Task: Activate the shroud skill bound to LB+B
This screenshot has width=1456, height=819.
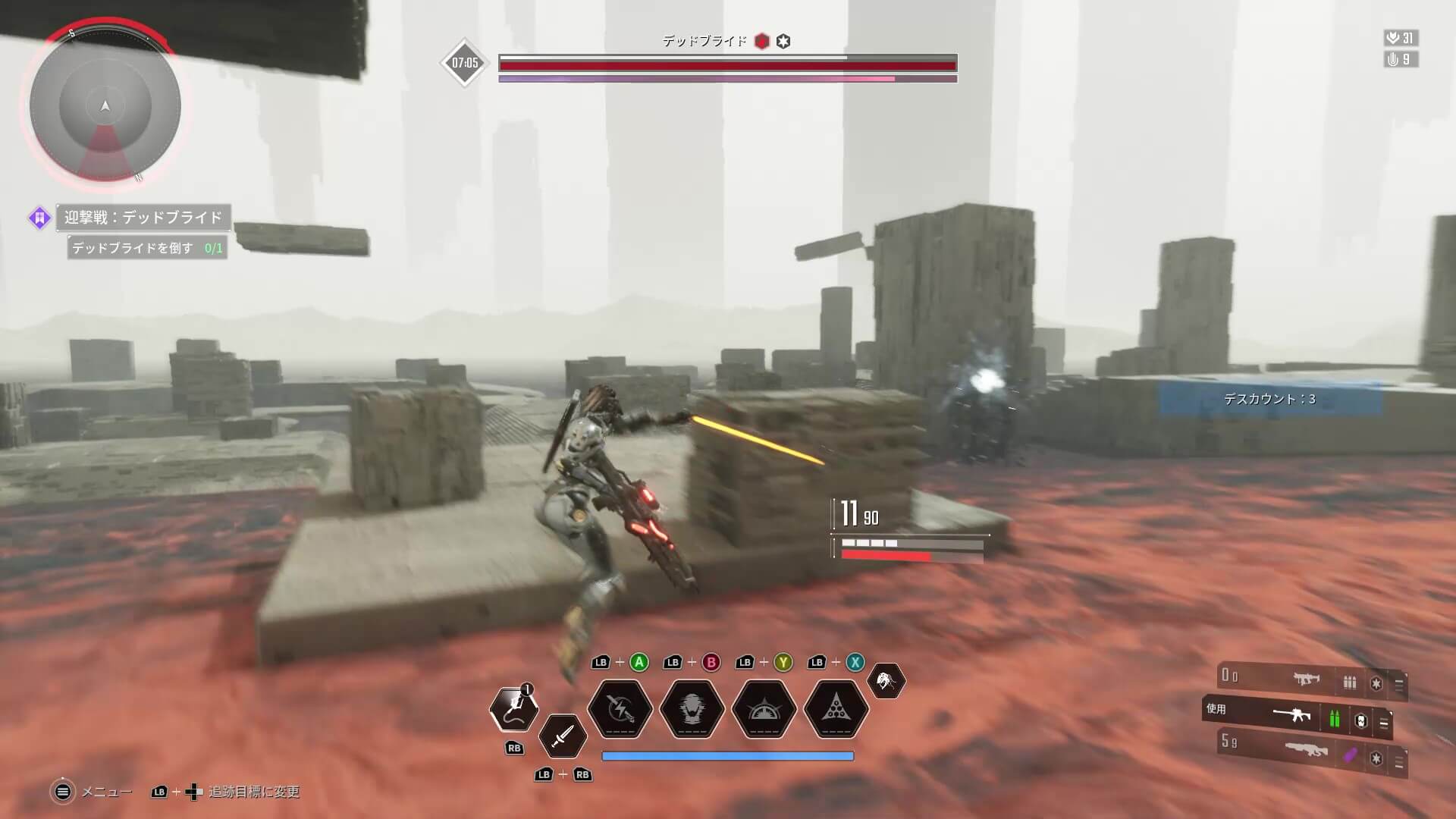Action: coord(691,710)
